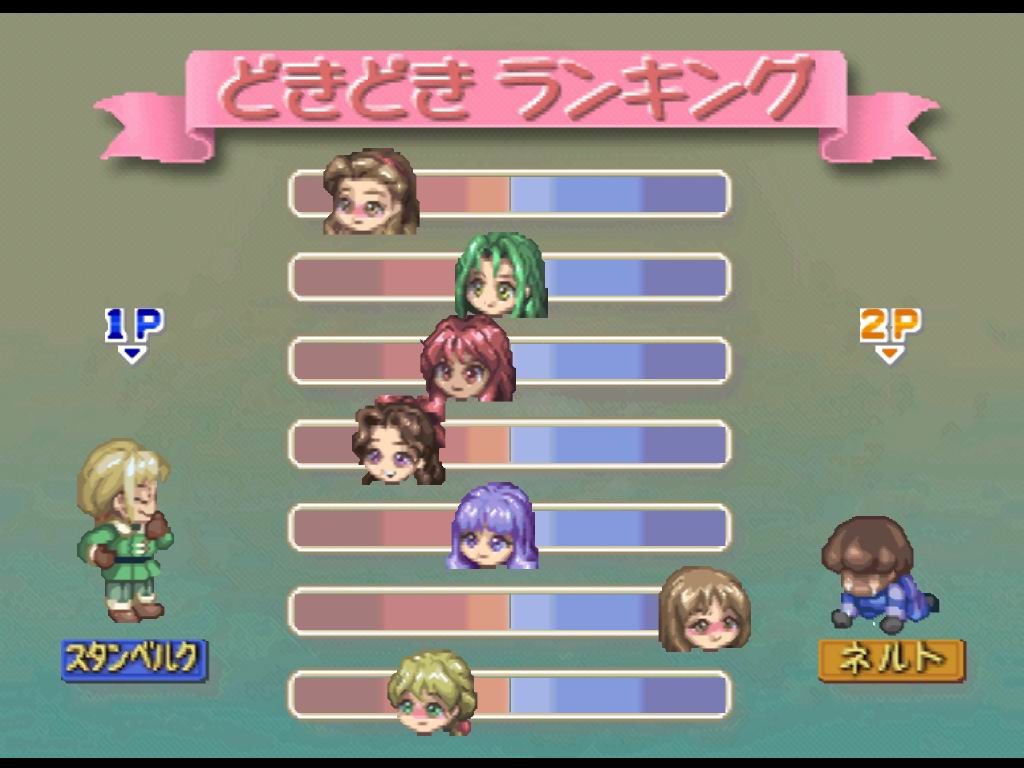Select the スタンベルク name plate
Viewport: 1024px width, 768px height.
coord(134,660)
